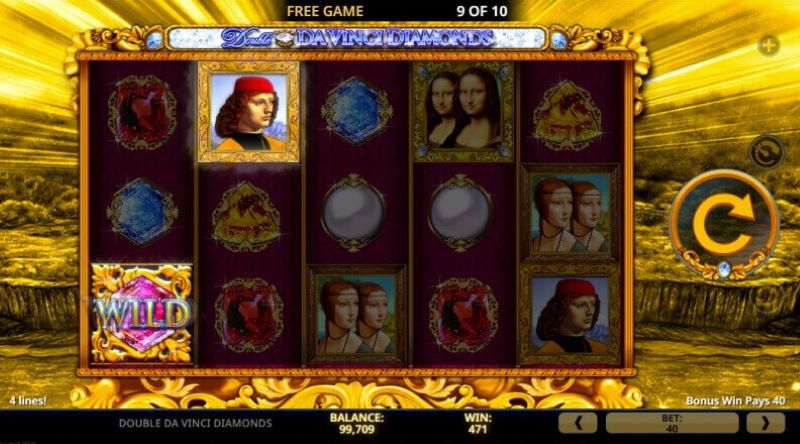
Task: Open the plus menu icon
Action: point(768,45)
